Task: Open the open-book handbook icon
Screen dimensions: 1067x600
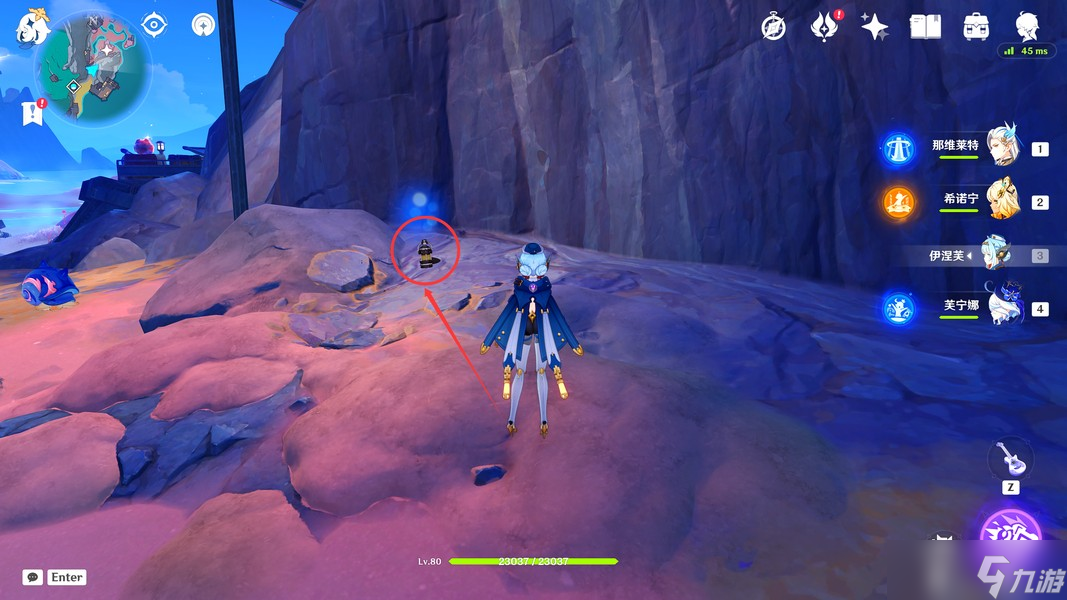Action: click(925, 27)
